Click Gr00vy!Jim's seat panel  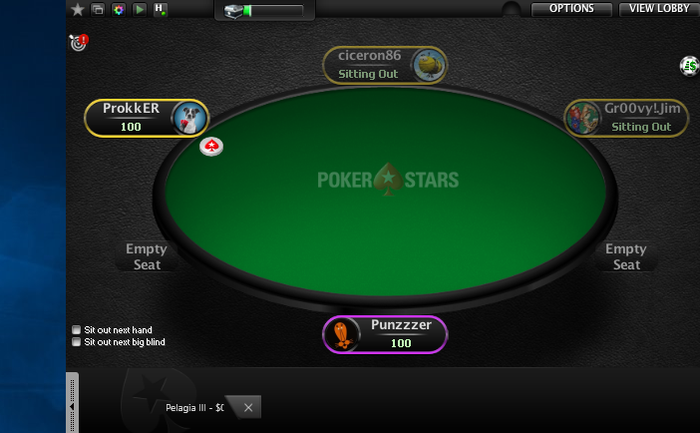coord(625,117)
